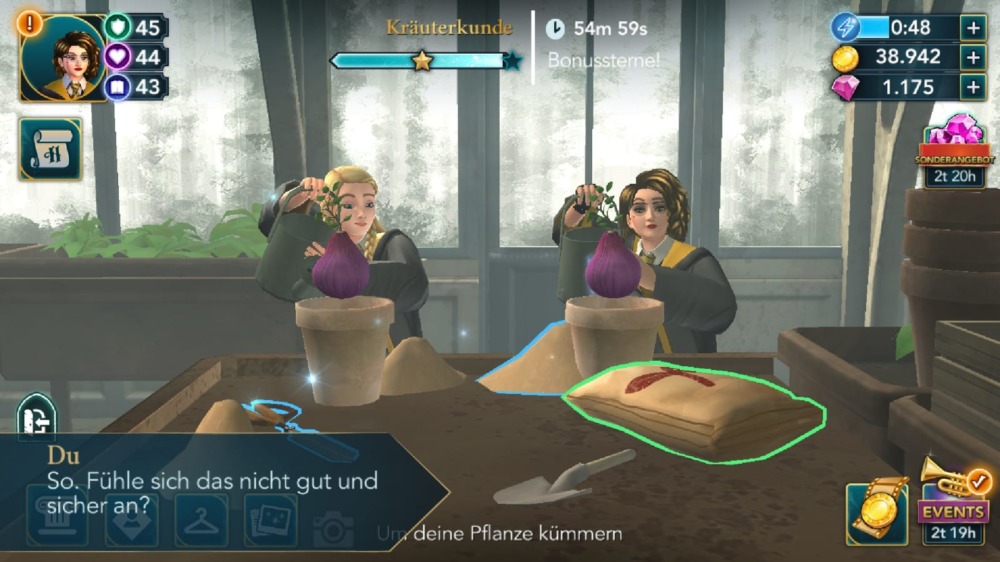Open the camera photo mode icon
Screen dimensions: 1000x562
click(333, 526)
